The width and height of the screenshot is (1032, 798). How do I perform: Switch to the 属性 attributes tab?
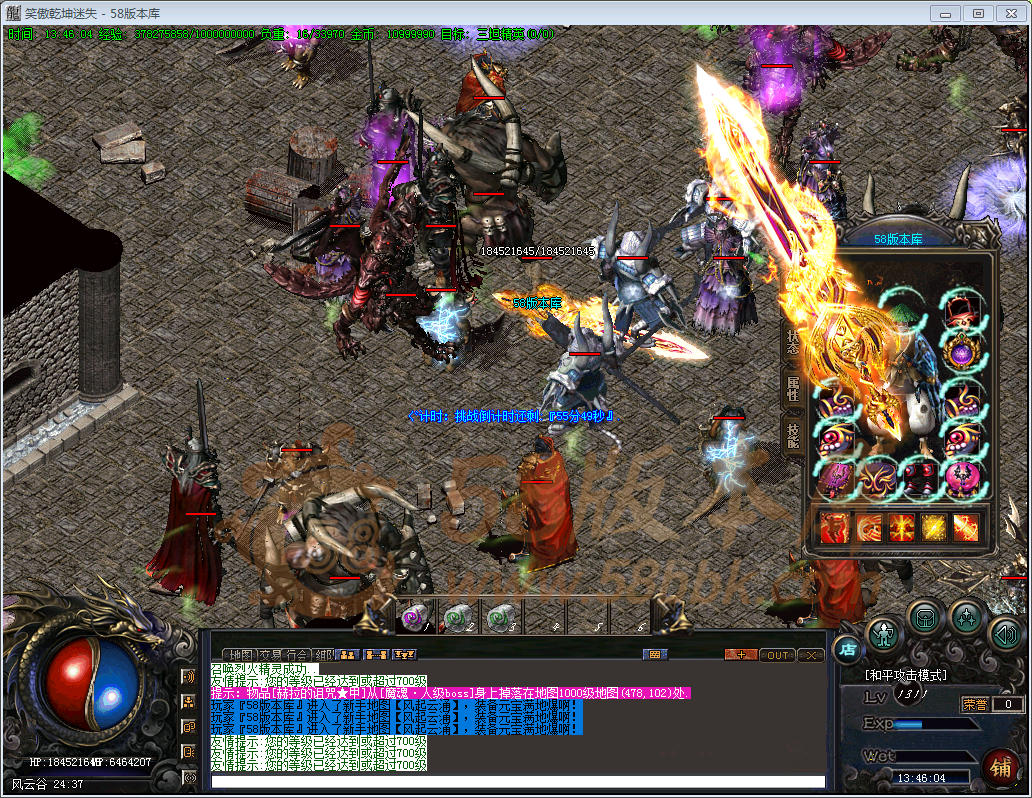coord(792,388)
